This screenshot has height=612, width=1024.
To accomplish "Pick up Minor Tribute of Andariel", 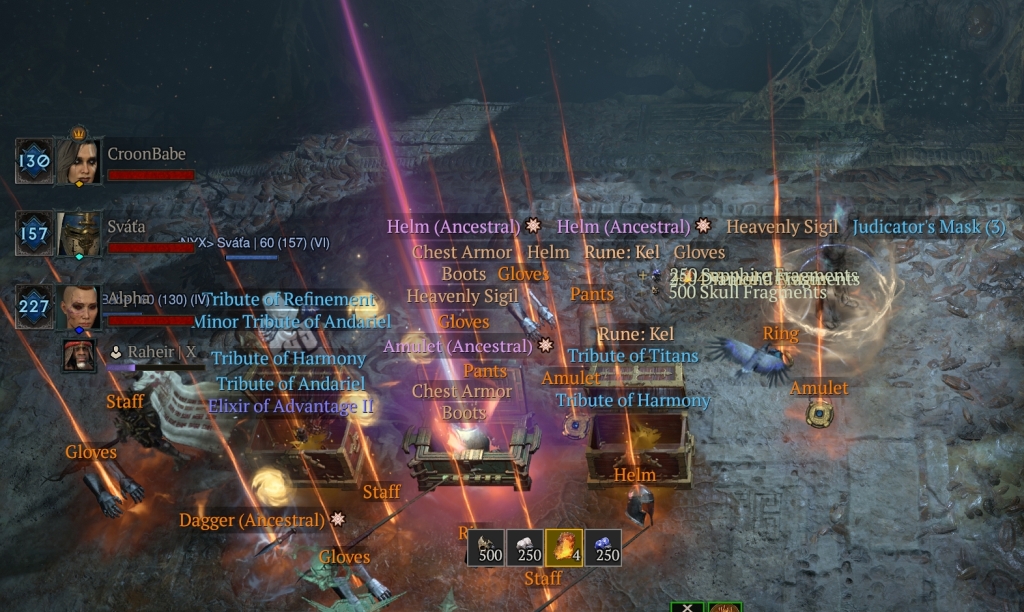I will [x=291, y=322].
